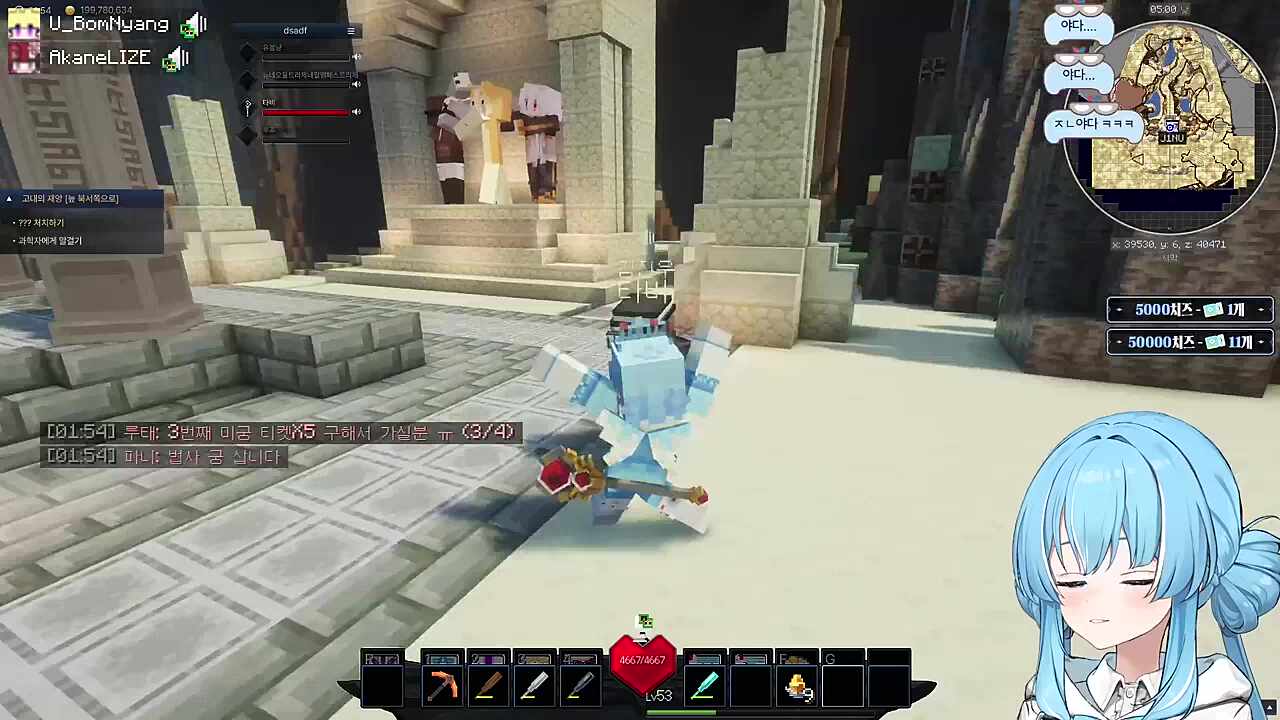Screen dimensions: 1280x720
Task: Click the 5000치즈 donation goal banner
Action: coord(1189,310)
